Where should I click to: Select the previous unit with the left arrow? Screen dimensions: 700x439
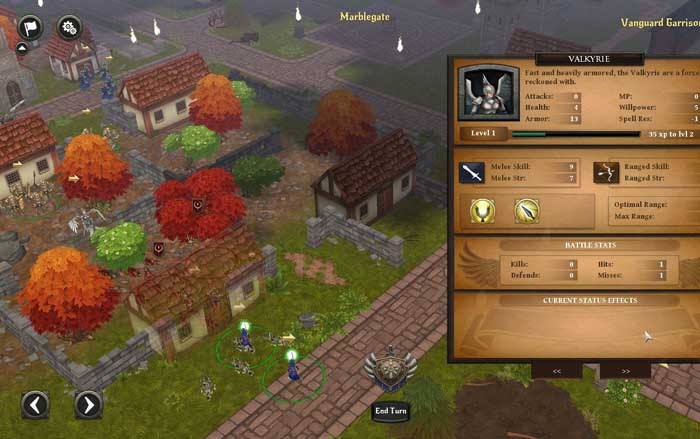35,404
